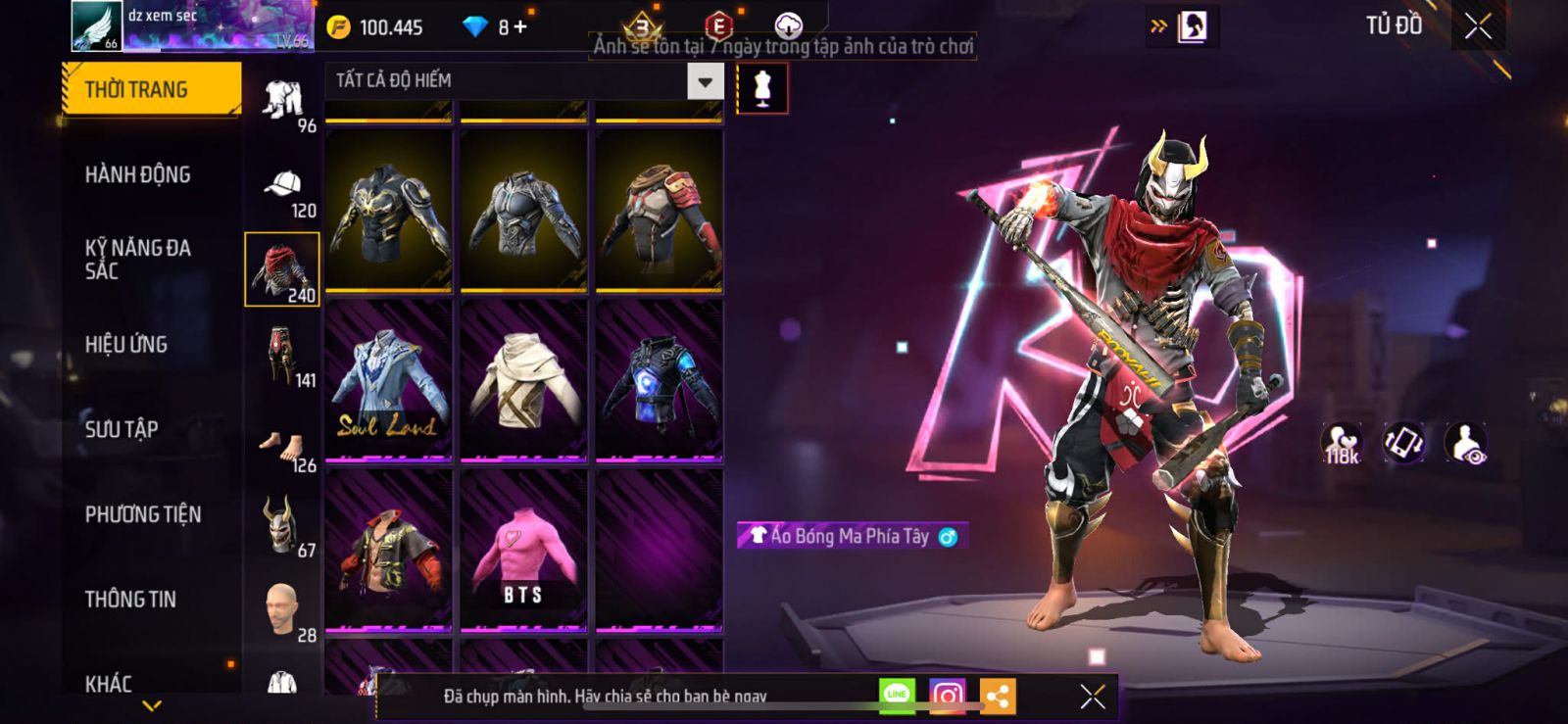Show the Thông Tin section
Screen dimensions: 1568x724
pyautogui.click(x=130, y=599)
